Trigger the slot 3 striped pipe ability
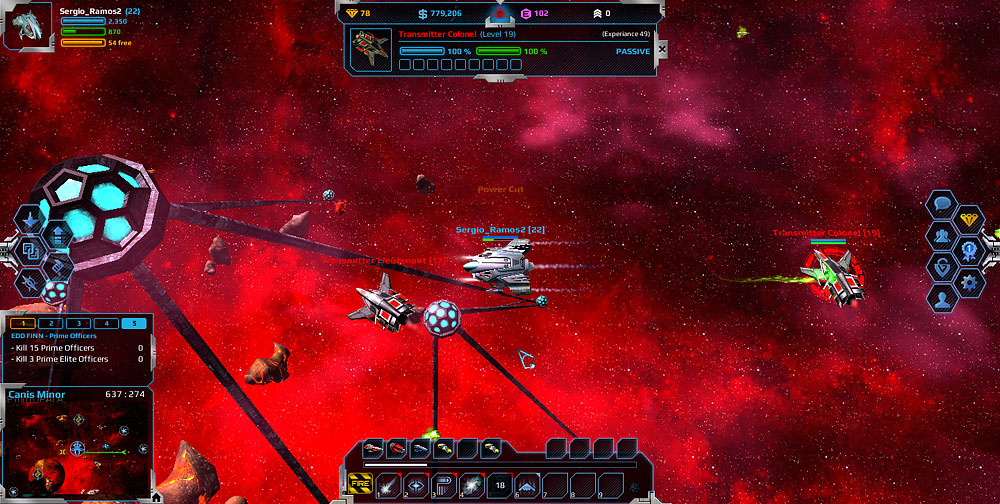The height and width of the screenshot is (504, 1000). tap(443, 485)
